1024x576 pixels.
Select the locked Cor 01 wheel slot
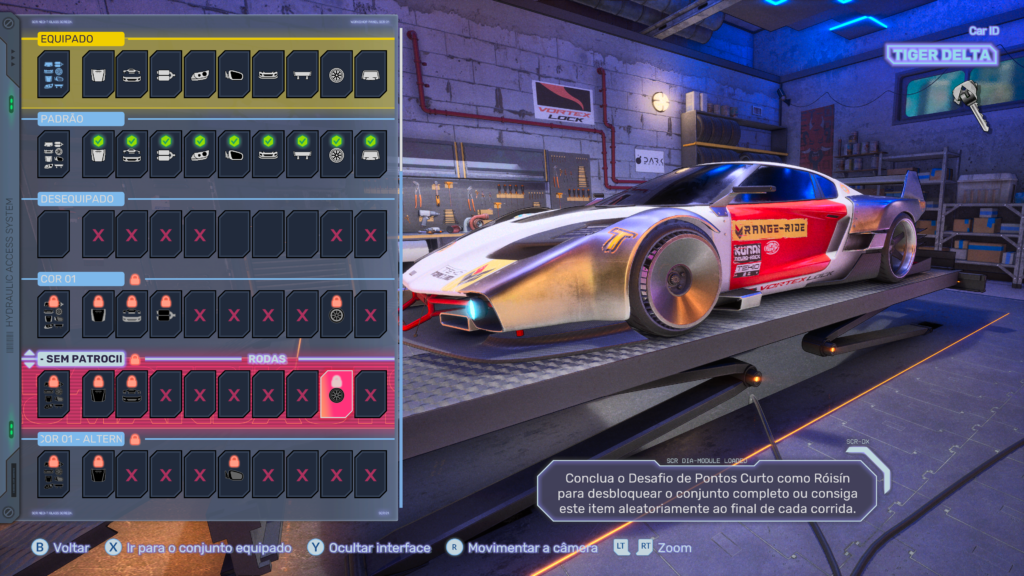point(336,314)
